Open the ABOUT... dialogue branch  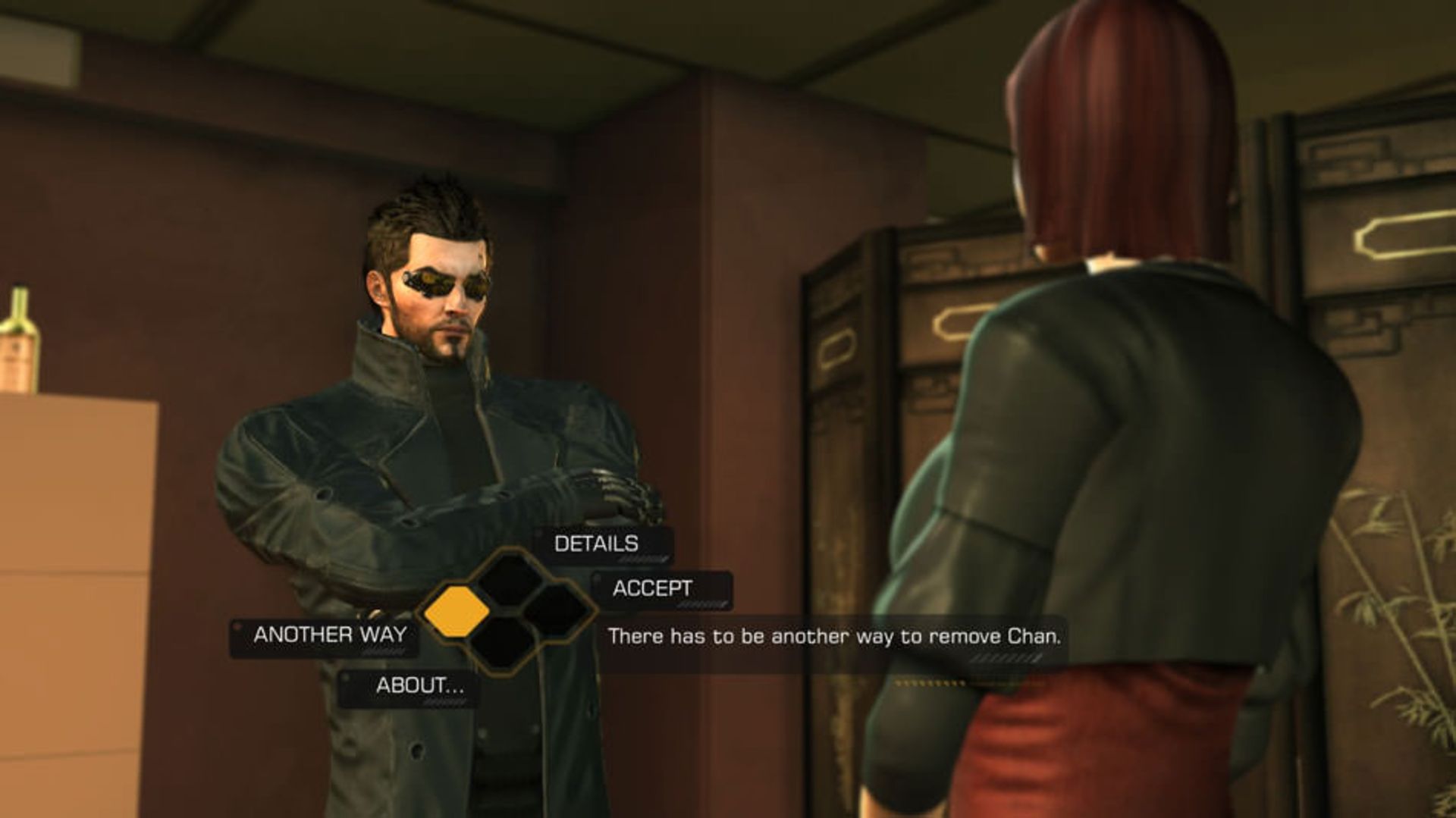[x=419, y=685]
